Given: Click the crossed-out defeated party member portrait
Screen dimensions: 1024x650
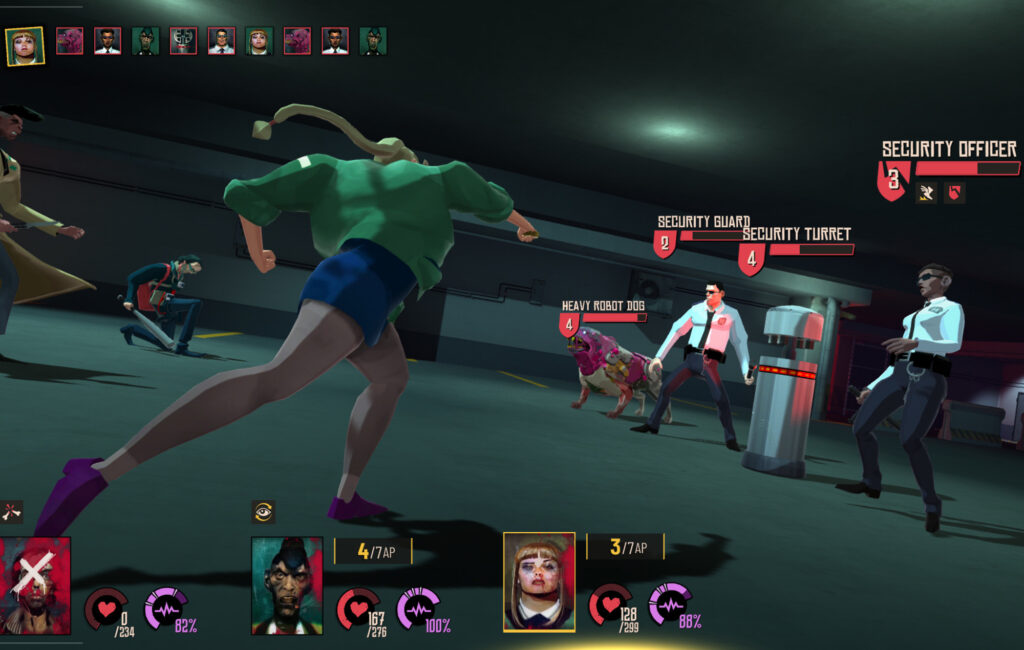Looking at the screenshot, I should [36, 585].
